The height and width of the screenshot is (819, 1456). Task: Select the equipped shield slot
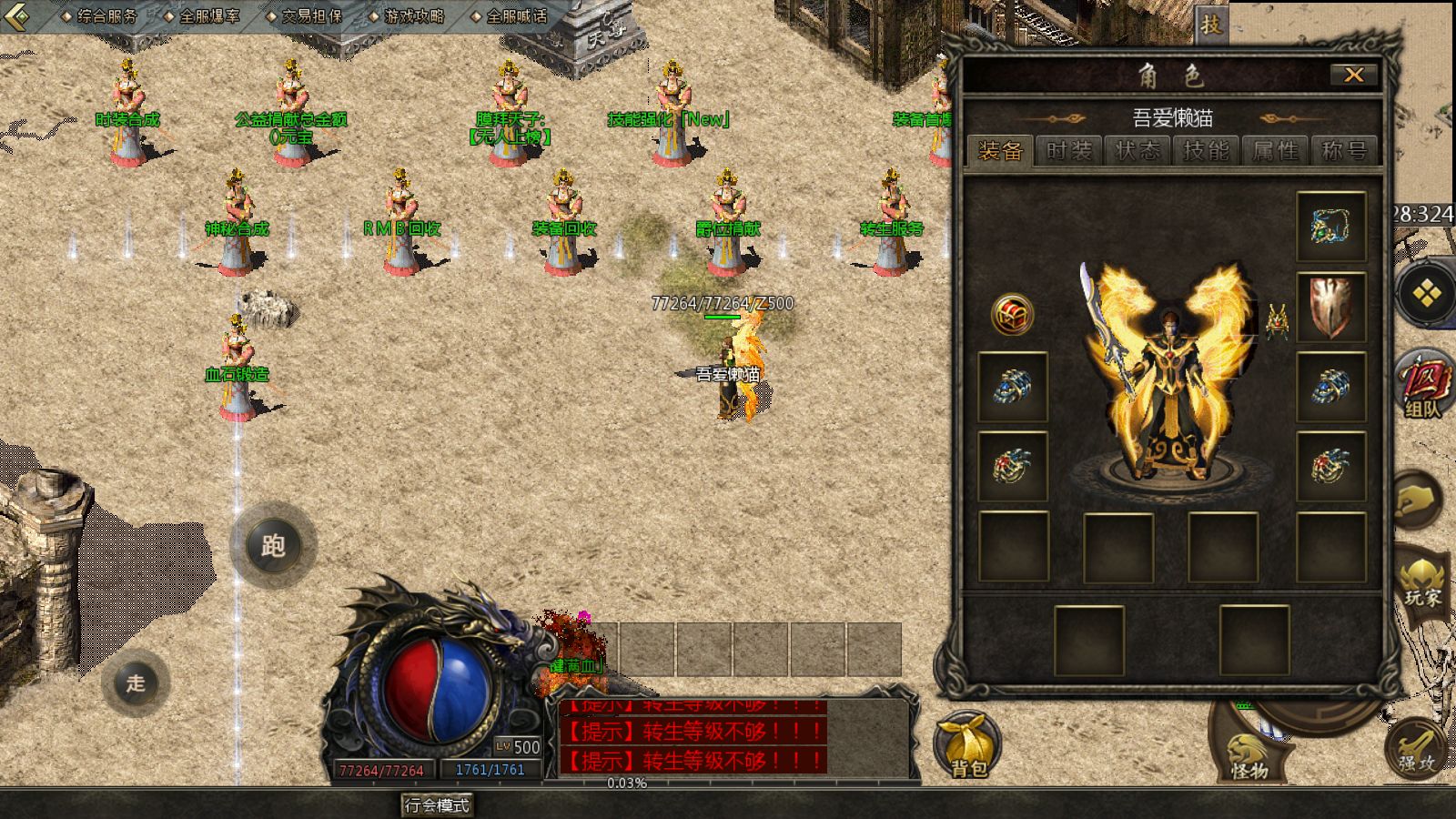tap(1330, 307)
